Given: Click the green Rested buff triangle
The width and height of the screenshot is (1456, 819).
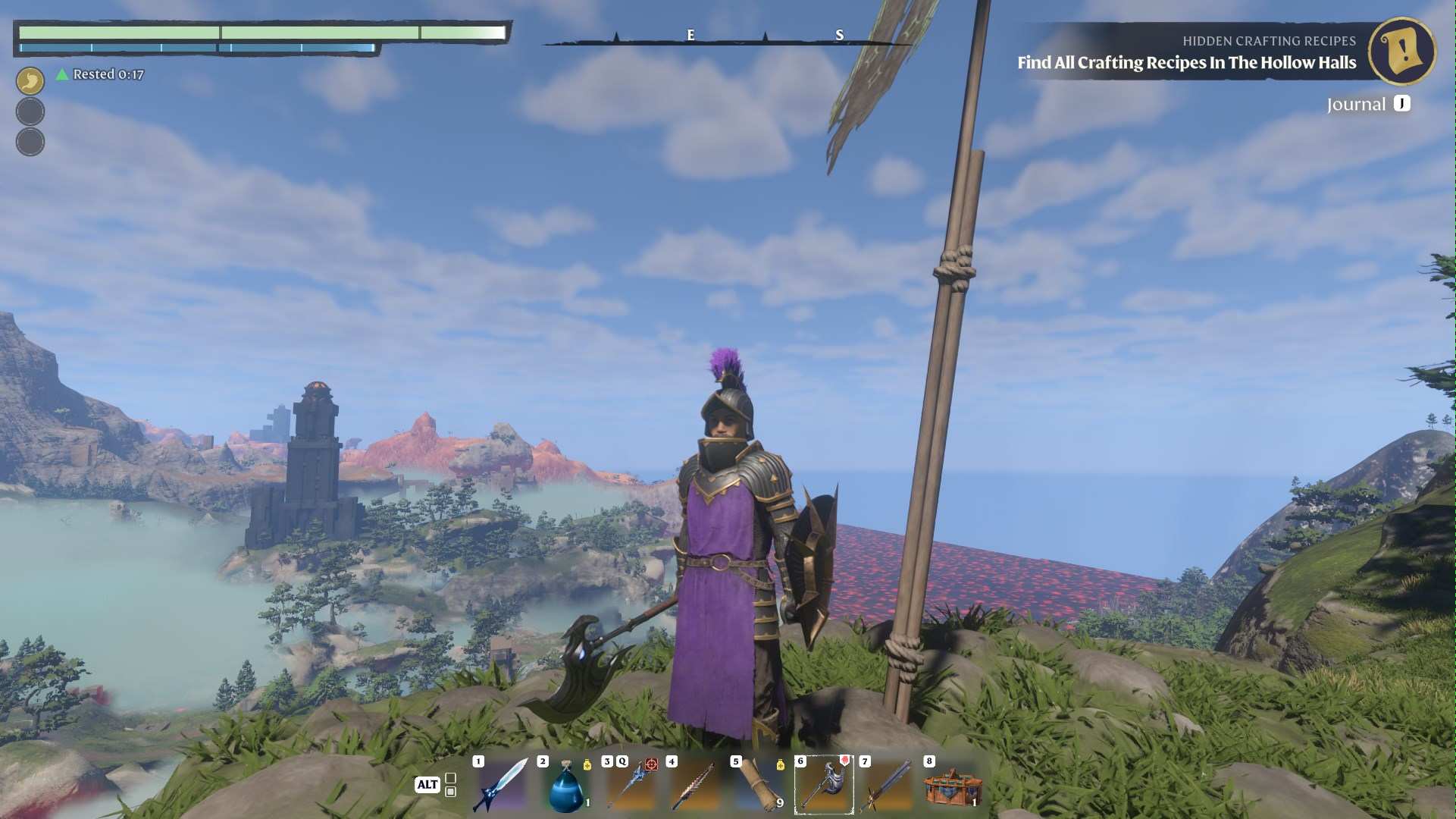Looking at the screenshot, I should 61,74.
